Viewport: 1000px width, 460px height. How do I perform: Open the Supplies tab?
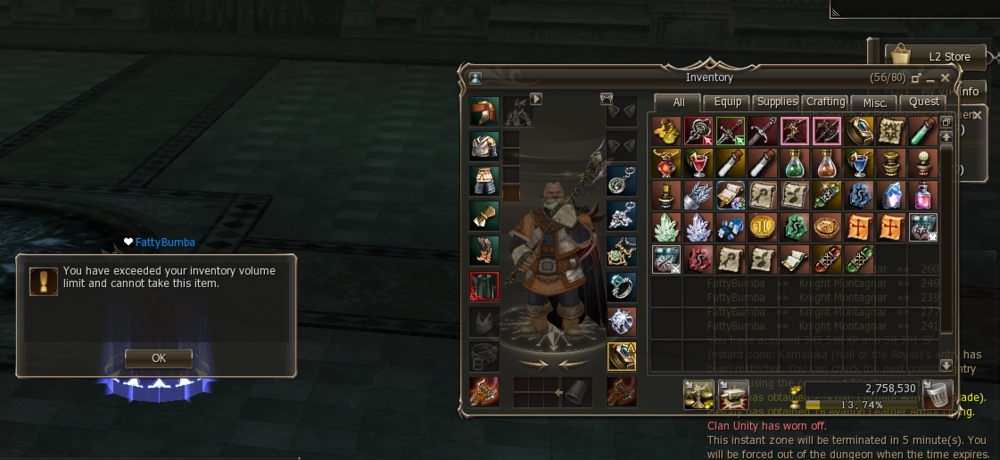pyautogui.click(x=776, y=102)
